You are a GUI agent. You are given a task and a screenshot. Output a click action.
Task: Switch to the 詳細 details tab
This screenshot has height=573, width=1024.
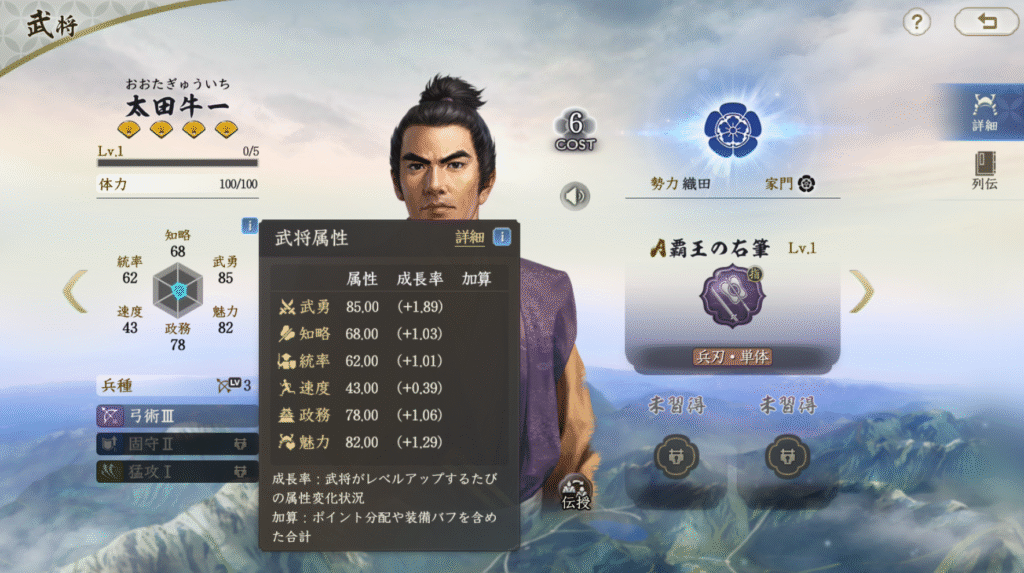pyautogui.click(x=984, y=112)
